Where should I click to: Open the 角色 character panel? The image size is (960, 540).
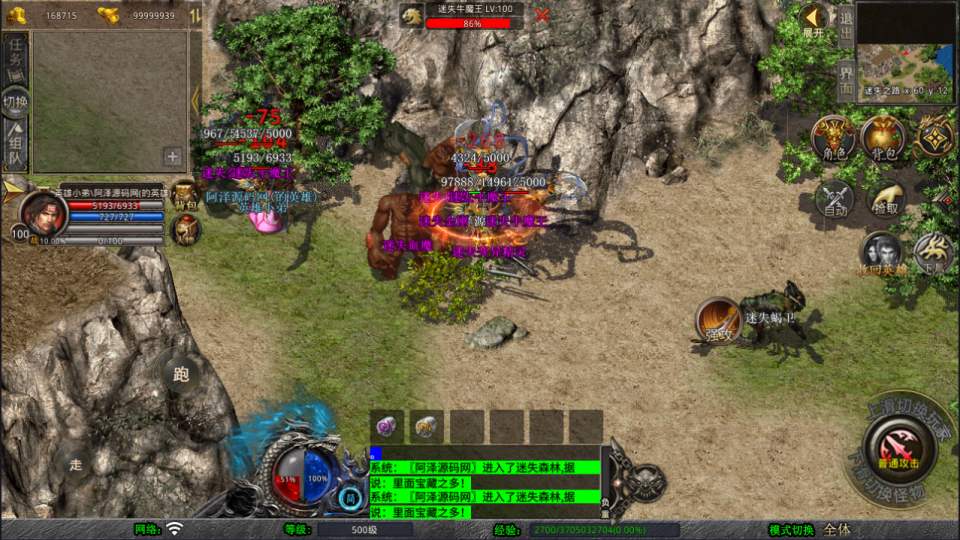[x=832, y=140]
